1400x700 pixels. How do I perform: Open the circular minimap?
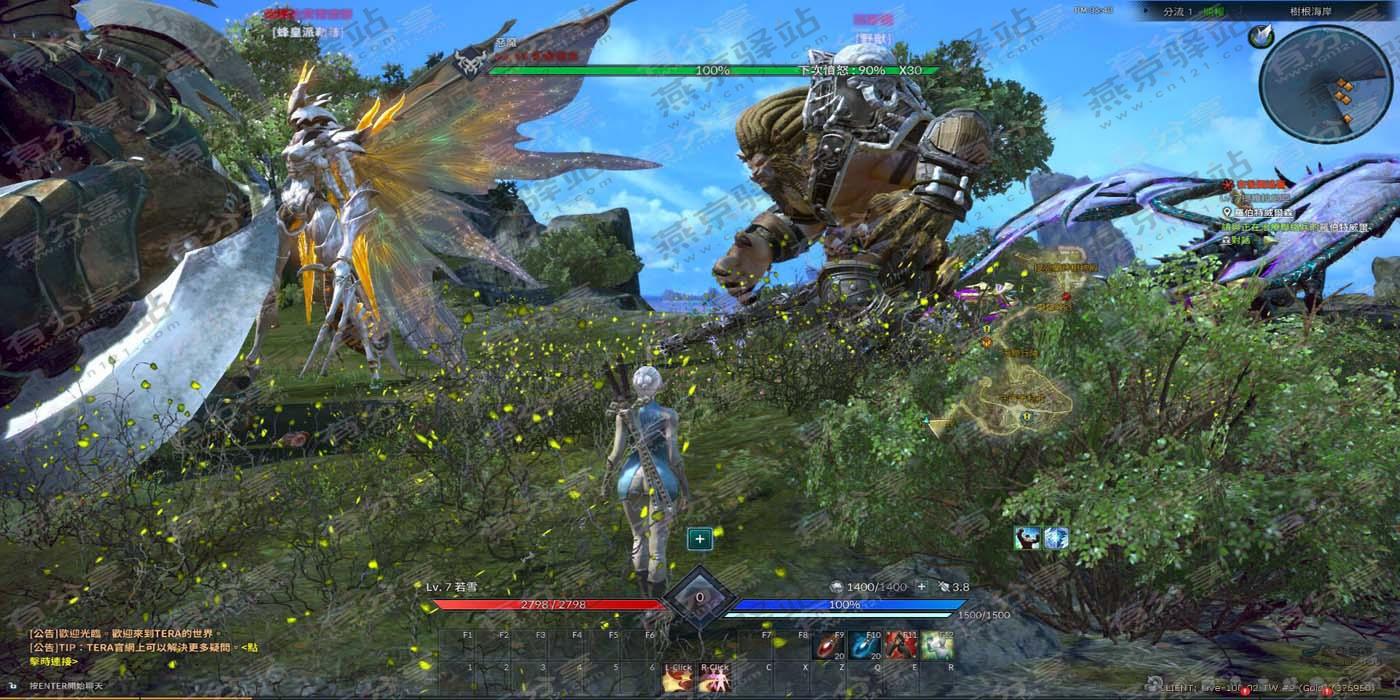tap(1326, 84)
